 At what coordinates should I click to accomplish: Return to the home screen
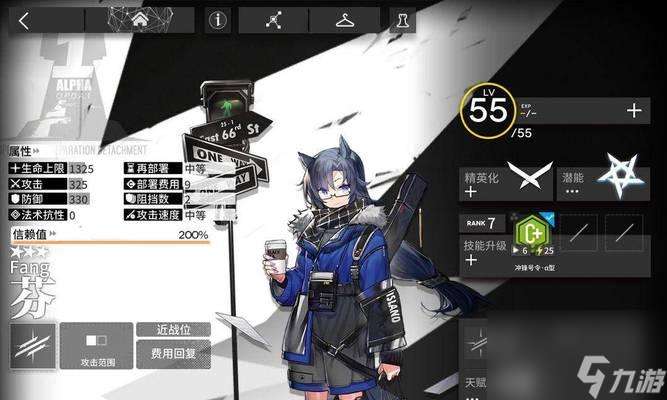(x=139, y=19)
